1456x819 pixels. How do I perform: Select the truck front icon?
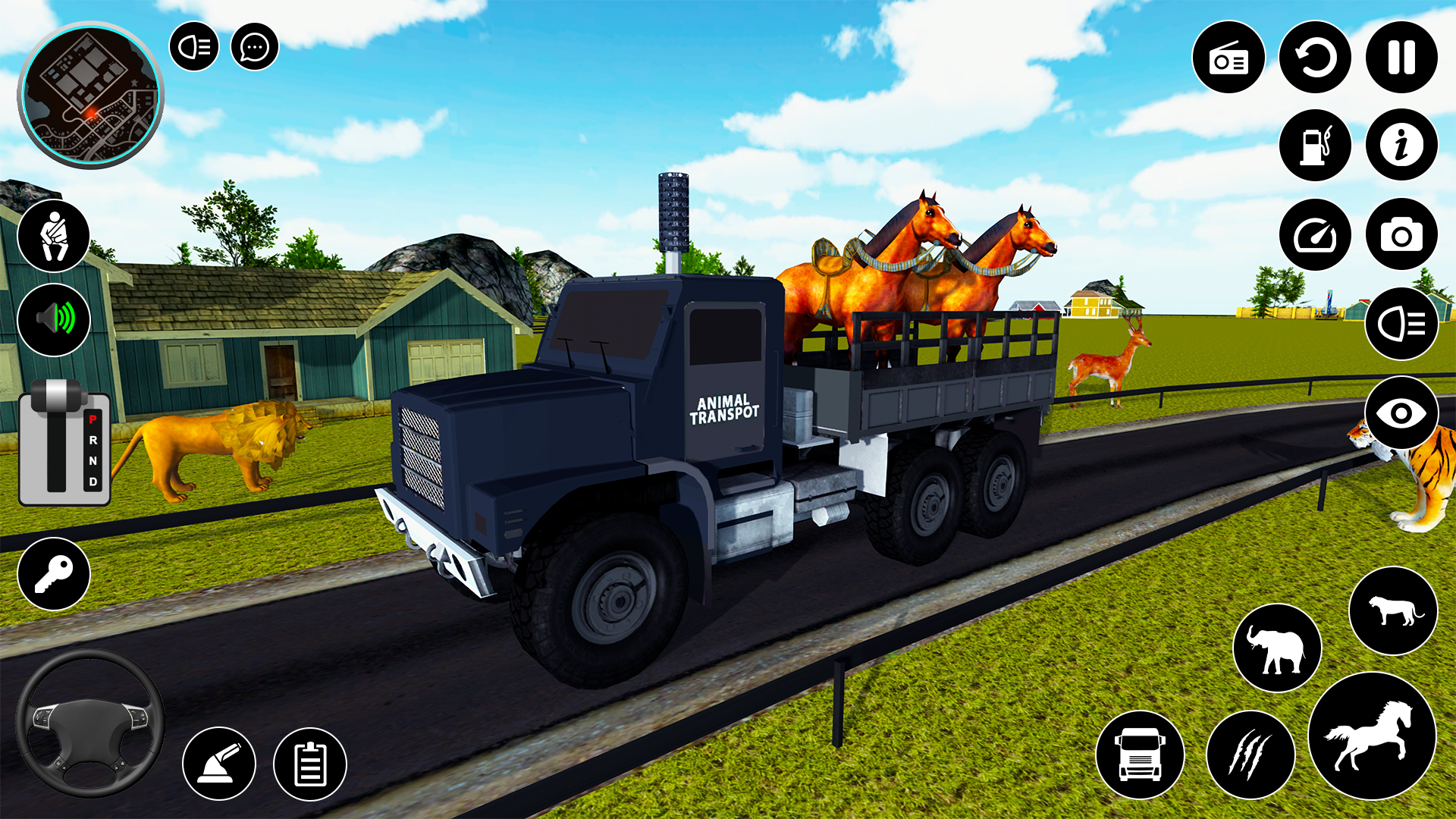tap(1140, 755)
